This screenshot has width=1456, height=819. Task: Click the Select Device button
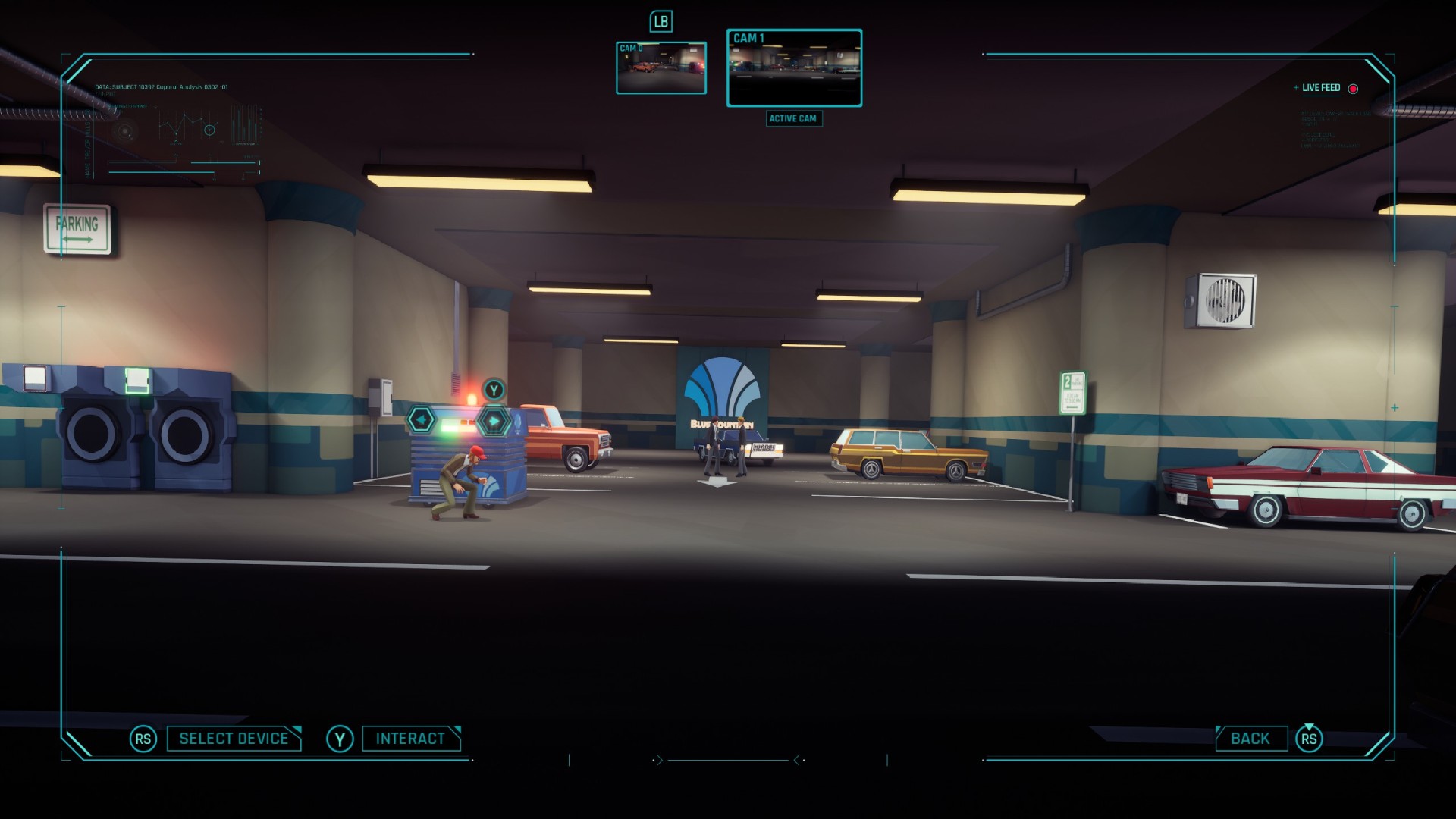(x=234, y=739)
